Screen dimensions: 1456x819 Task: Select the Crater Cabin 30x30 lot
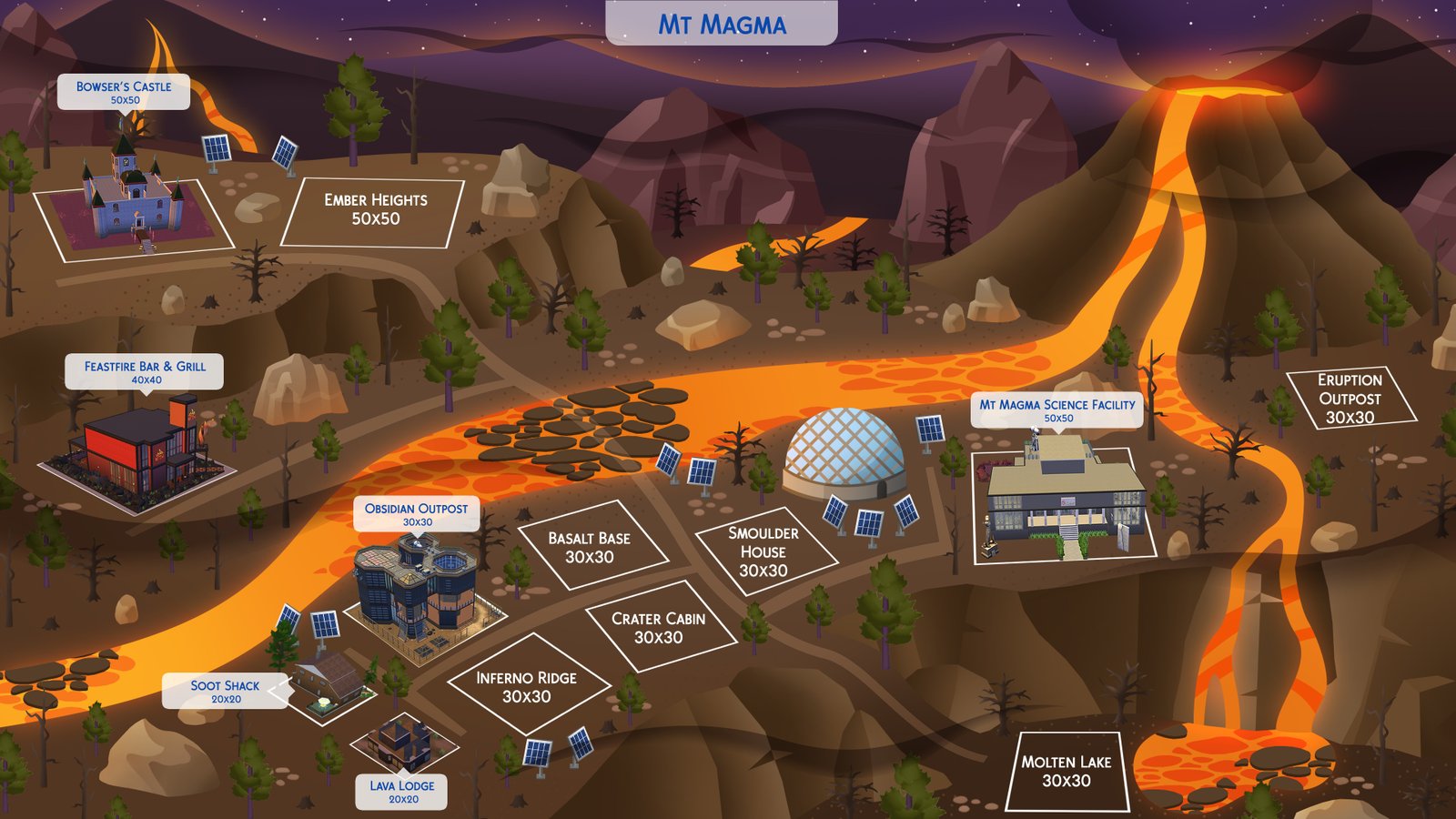[x=658, y=628]
